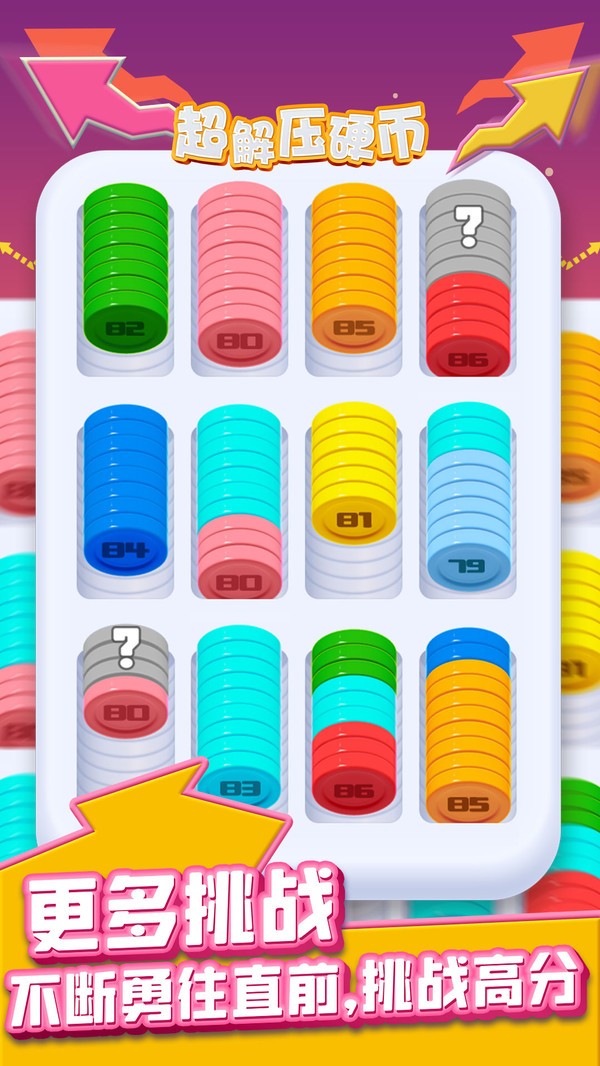Tap the dark blue coin stack numbered 84
This screenshot has height=1066, width=600.
(x=125, y=497)
